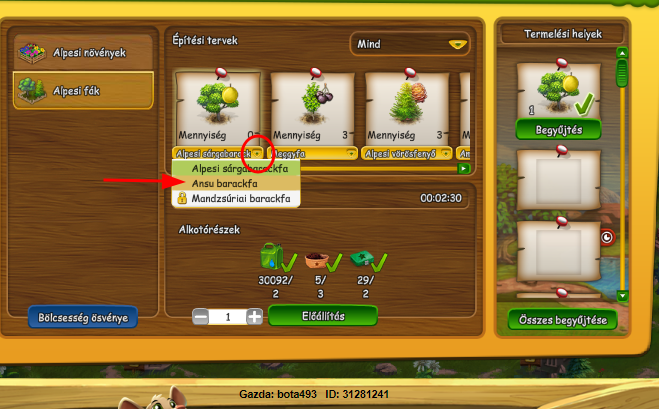Screen dimensions: 659x409
Task: Select the Alpesi fák category
Action: pos(83,91)
